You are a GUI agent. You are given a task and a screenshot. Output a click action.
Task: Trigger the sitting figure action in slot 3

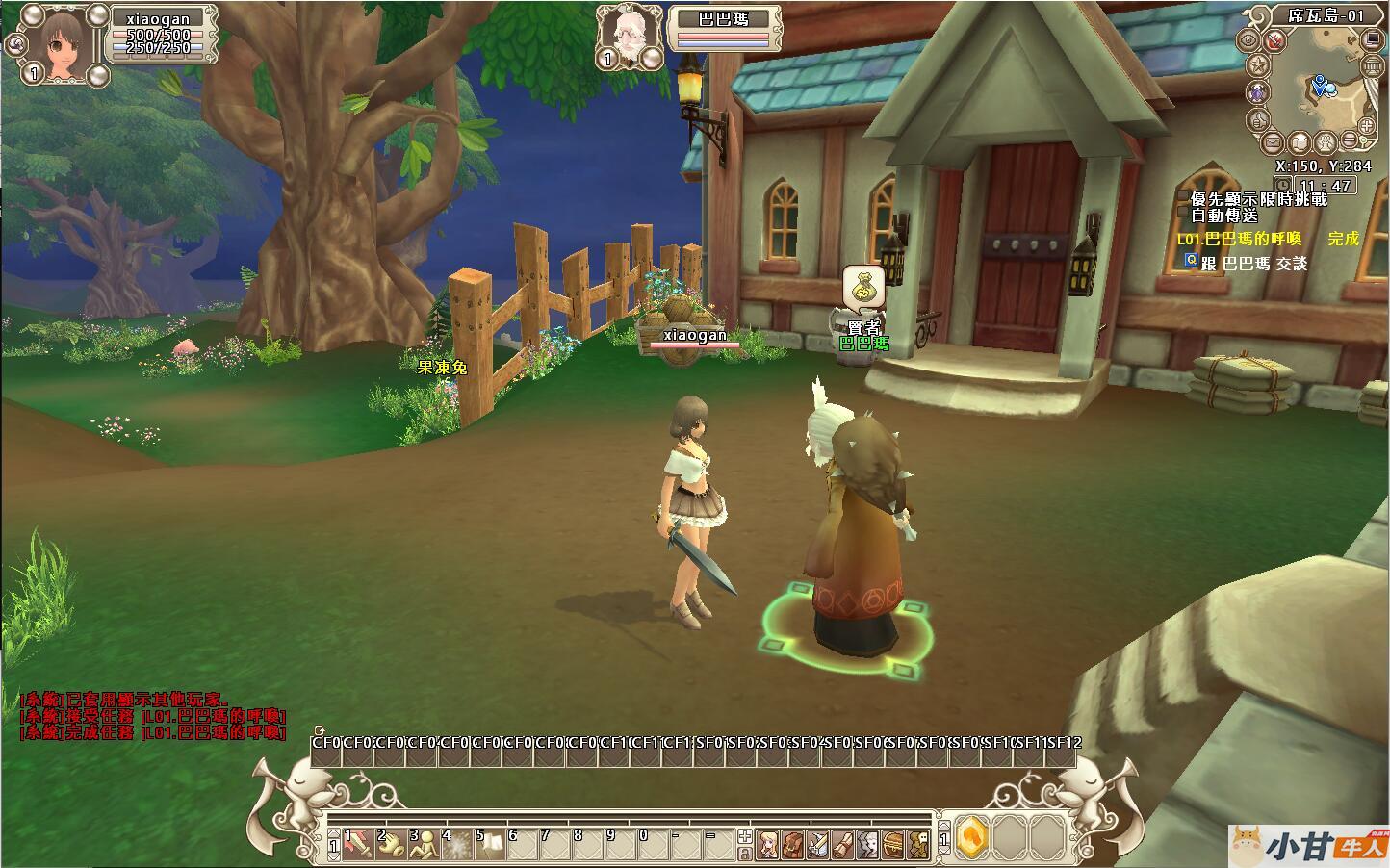click(424, 844)
